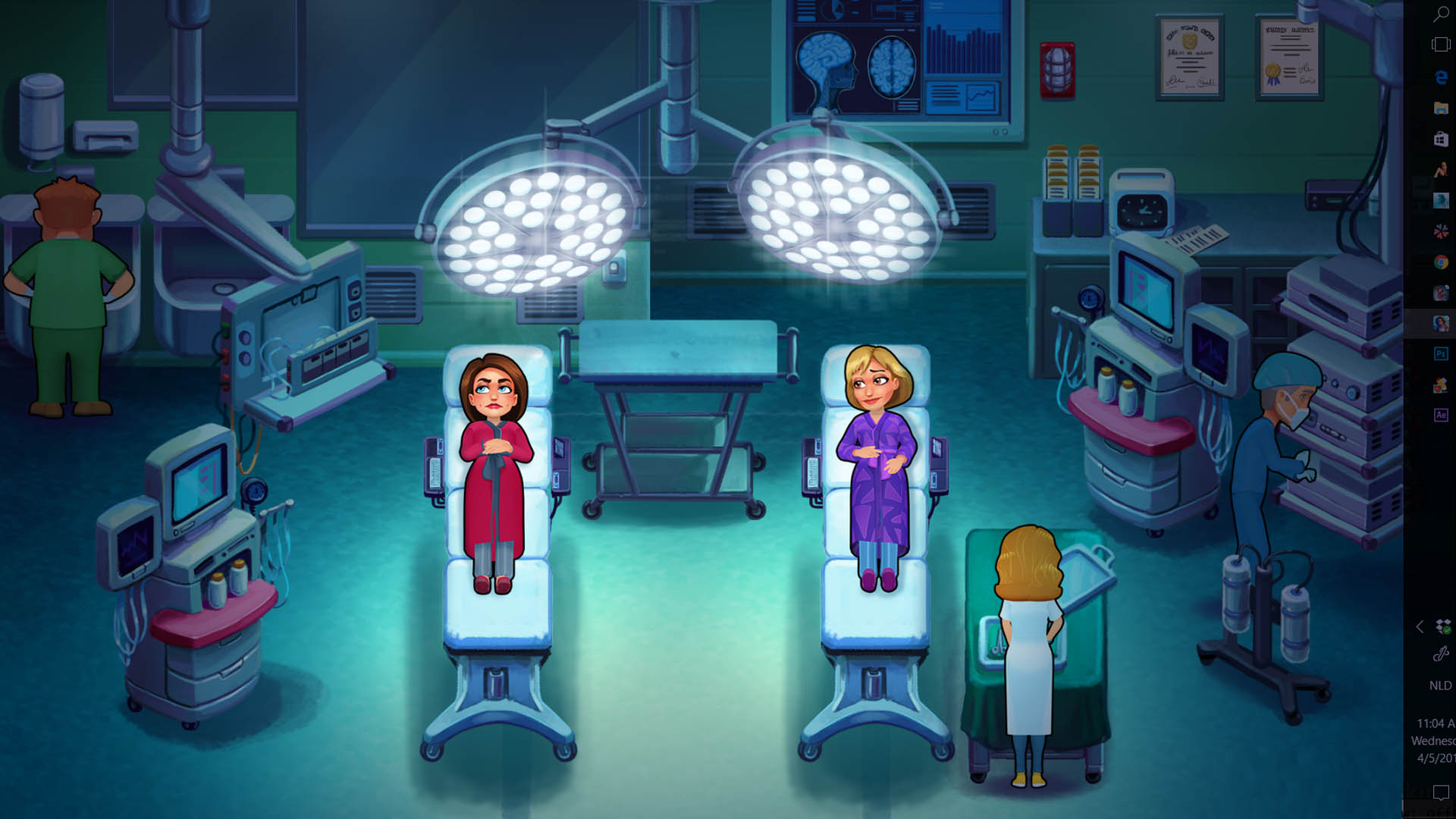The width and height of the screenshot is (1456, 819).
Task: Open the Microsoft Store
Action: [1441, 140]
